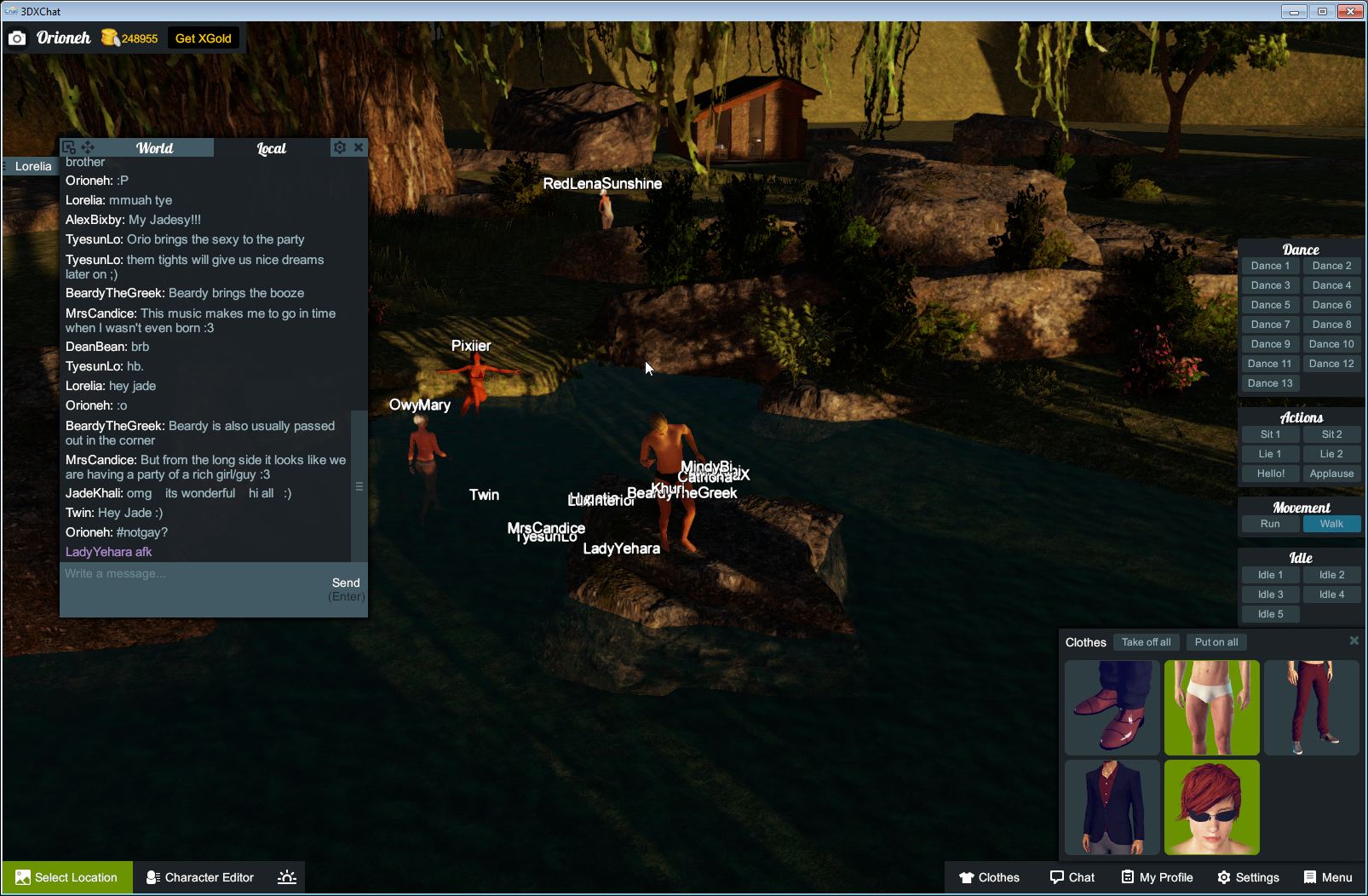
Task: Click the camera screenshot icon
Action: click(x=17, y=37)
